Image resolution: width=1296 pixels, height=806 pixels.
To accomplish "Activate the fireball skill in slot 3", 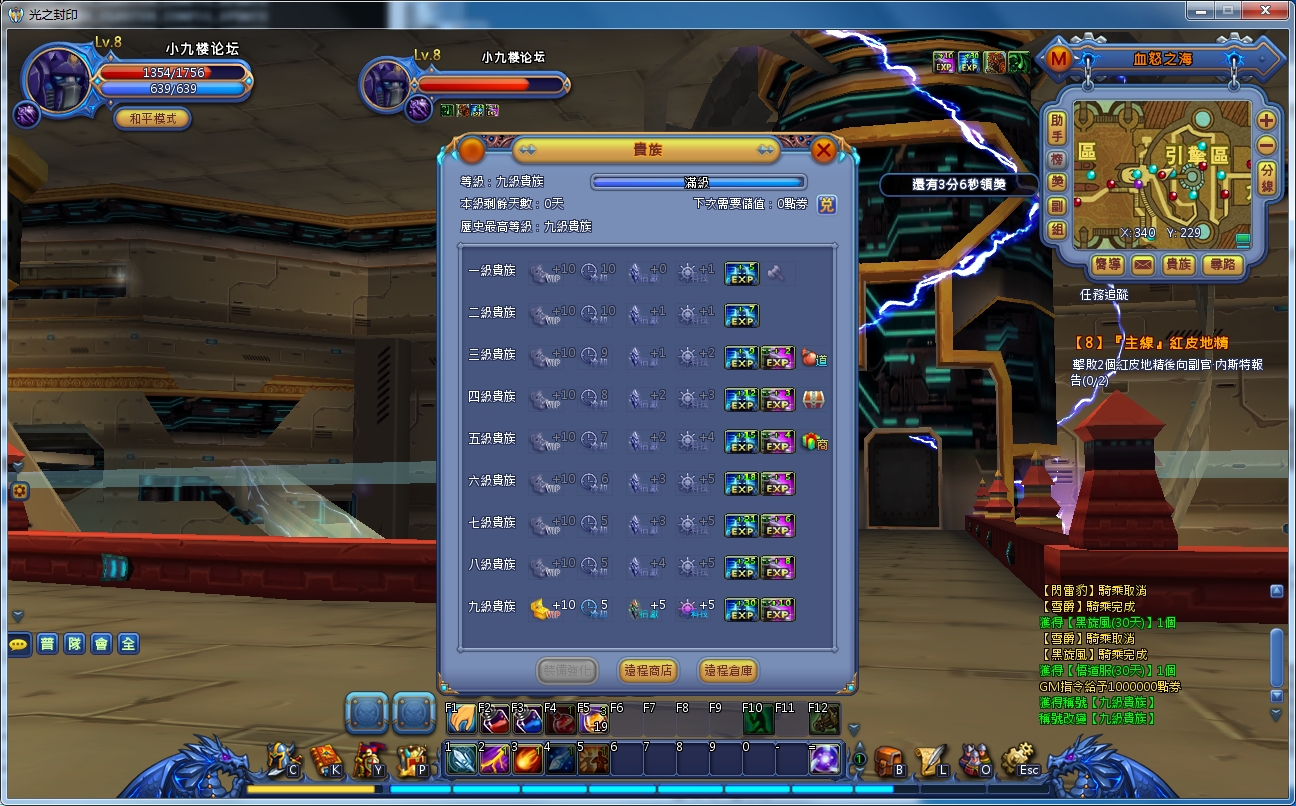I will (x=528, y=760).
